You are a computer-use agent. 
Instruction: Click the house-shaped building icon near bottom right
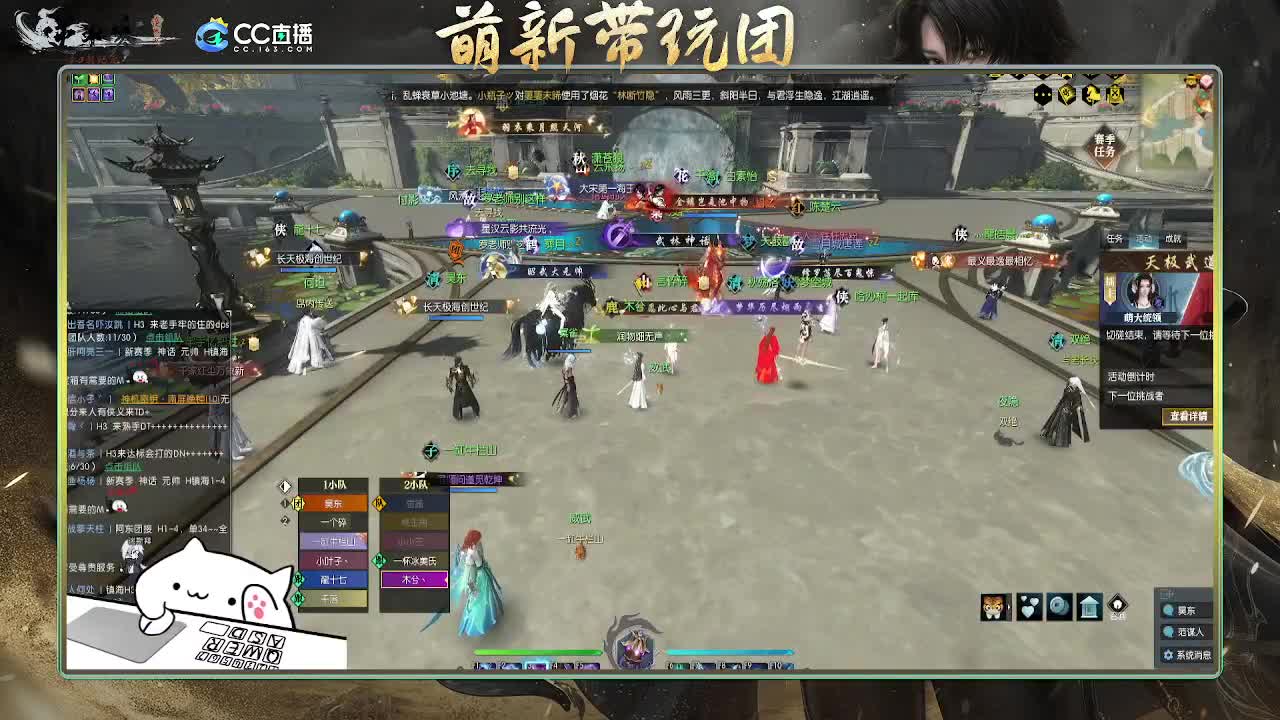pyautogui.click(x=1088, y=606)
